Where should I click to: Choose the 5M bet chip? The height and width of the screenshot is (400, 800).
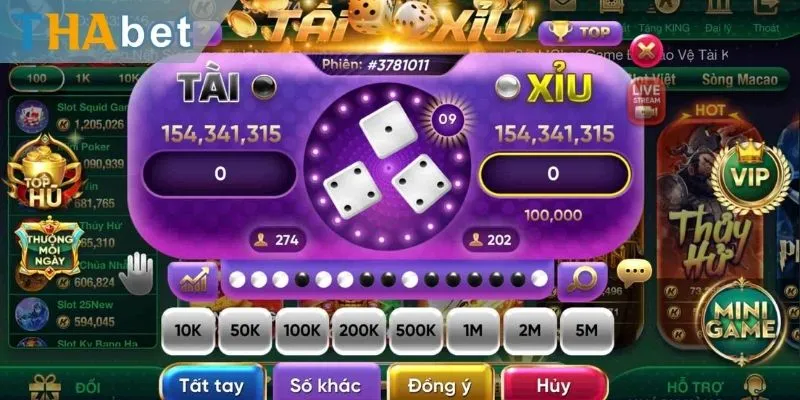coord(587,329)
